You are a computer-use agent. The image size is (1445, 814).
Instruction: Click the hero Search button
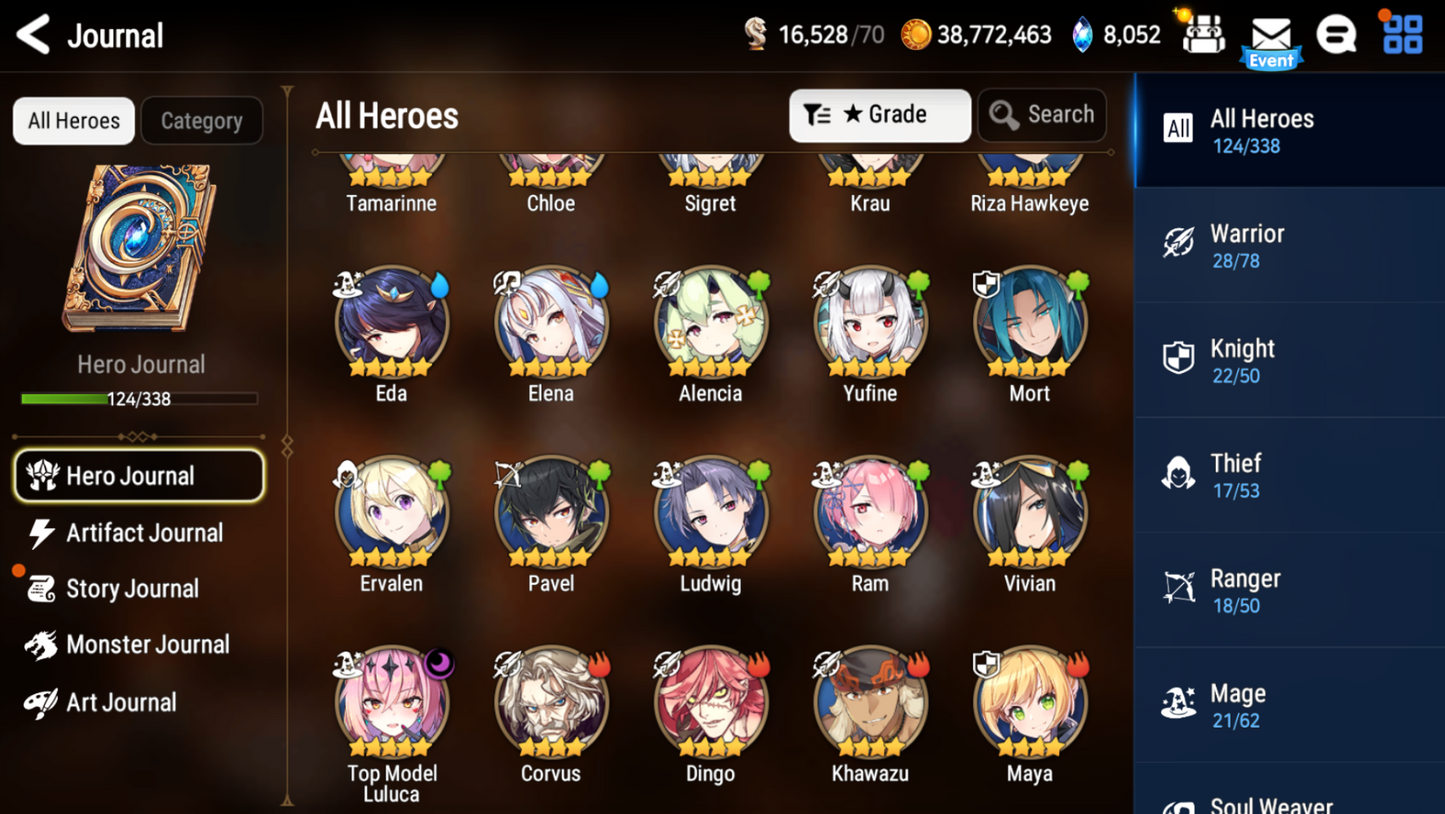coord(1041,115)
